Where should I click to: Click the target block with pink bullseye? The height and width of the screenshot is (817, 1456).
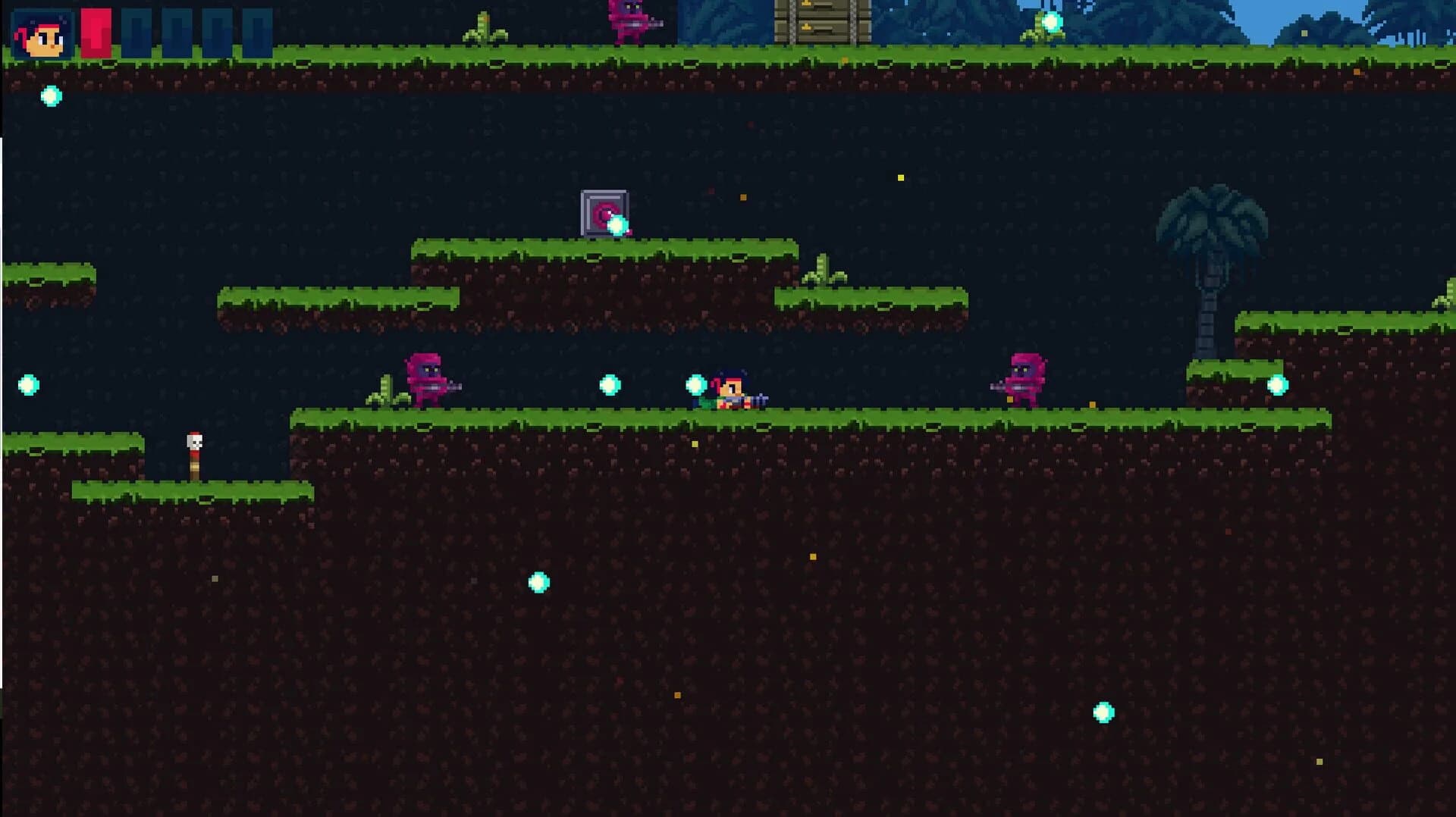click(x=603, y=211)
